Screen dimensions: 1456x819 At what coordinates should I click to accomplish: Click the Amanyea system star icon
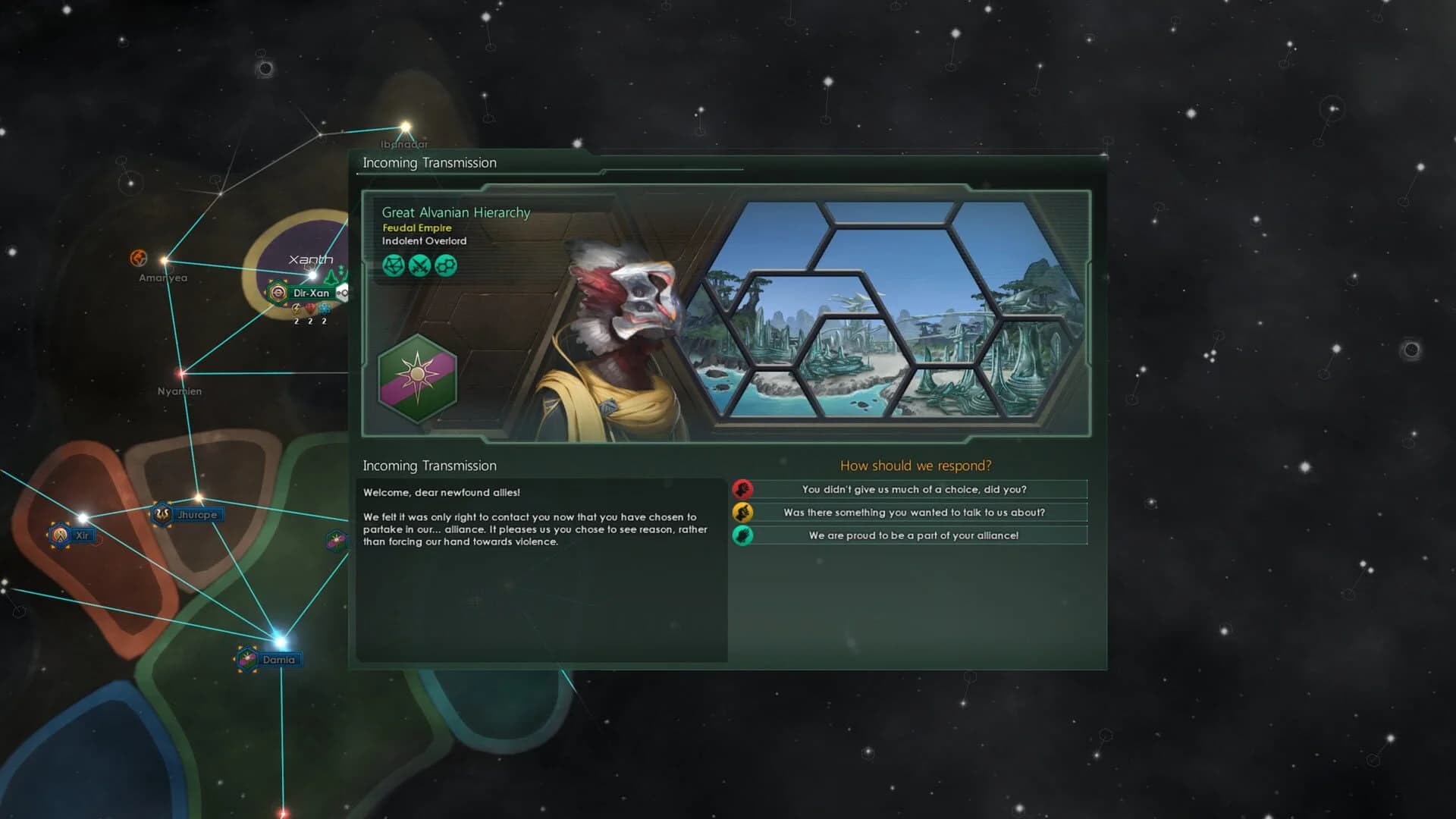[139, 258]
